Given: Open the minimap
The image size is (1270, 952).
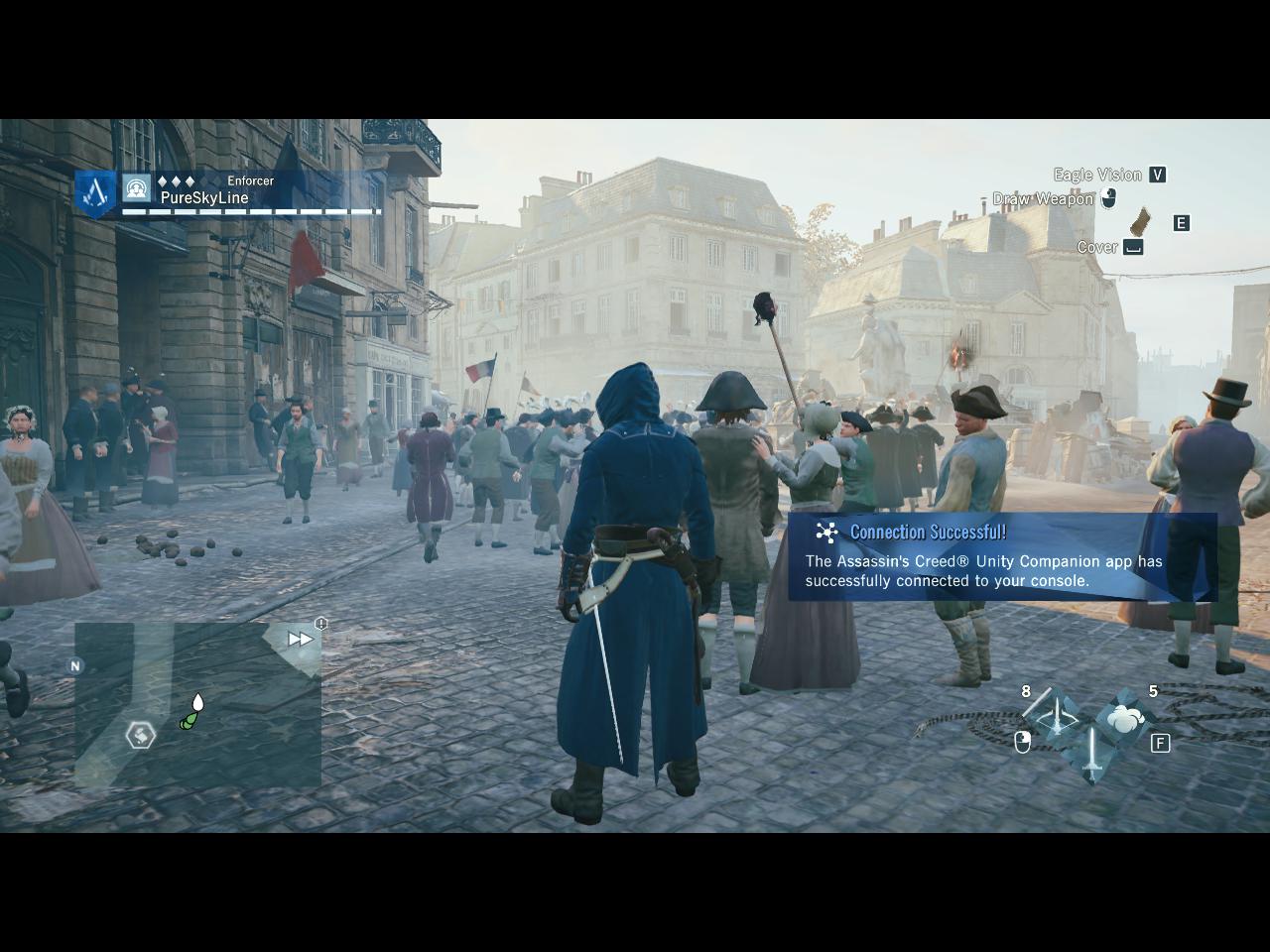Looking at the screenshot, I should pos(197,704).
